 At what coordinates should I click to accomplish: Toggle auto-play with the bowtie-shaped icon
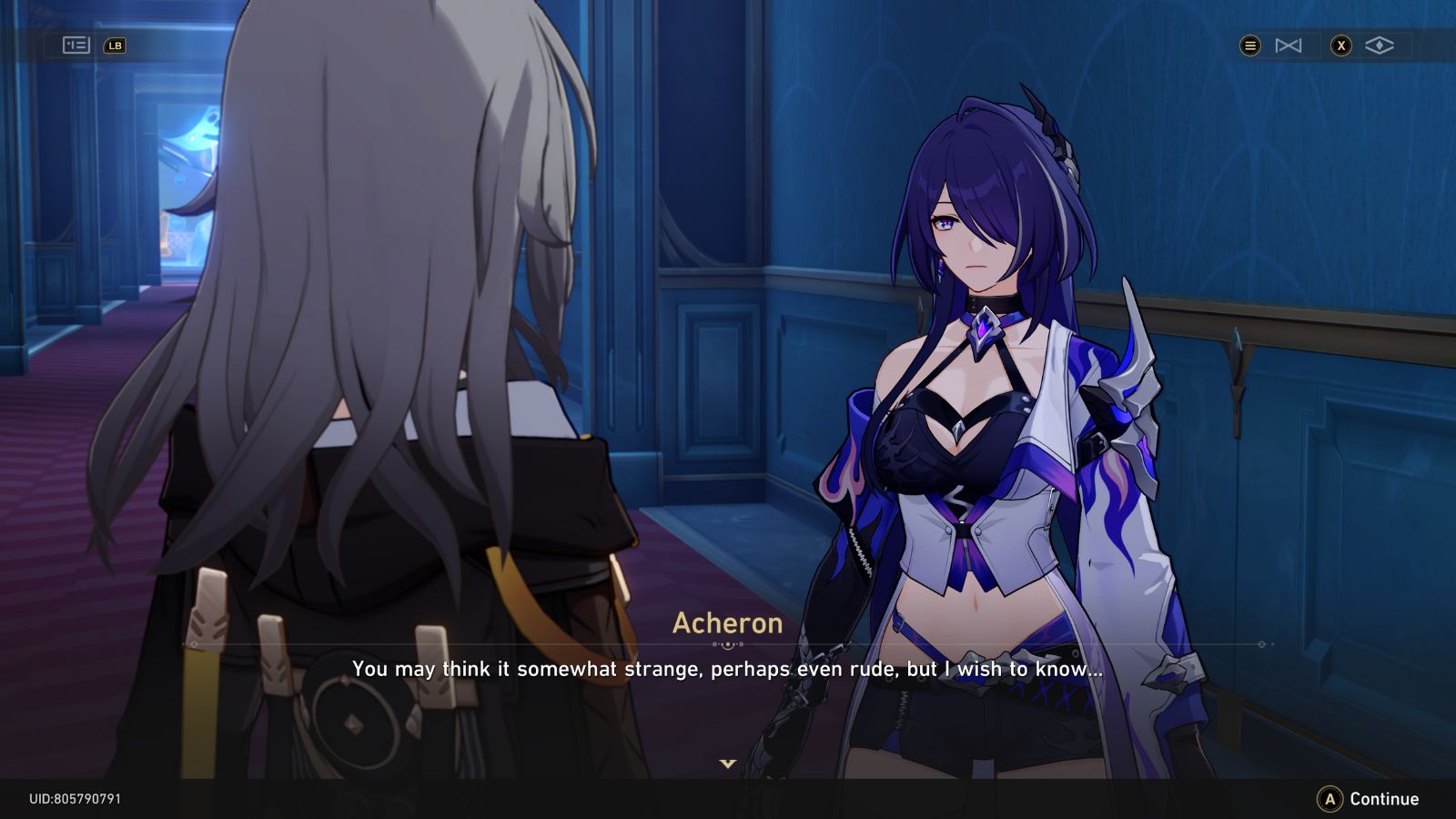[x=1289, y=45]
